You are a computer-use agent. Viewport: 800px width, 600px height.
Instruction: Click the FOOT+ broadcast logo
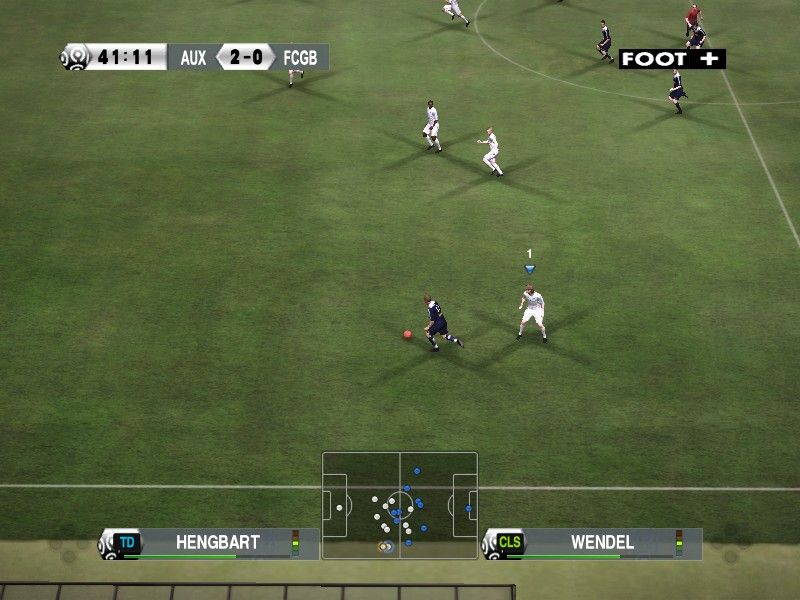pyautogui.click(x=672, y=59)
